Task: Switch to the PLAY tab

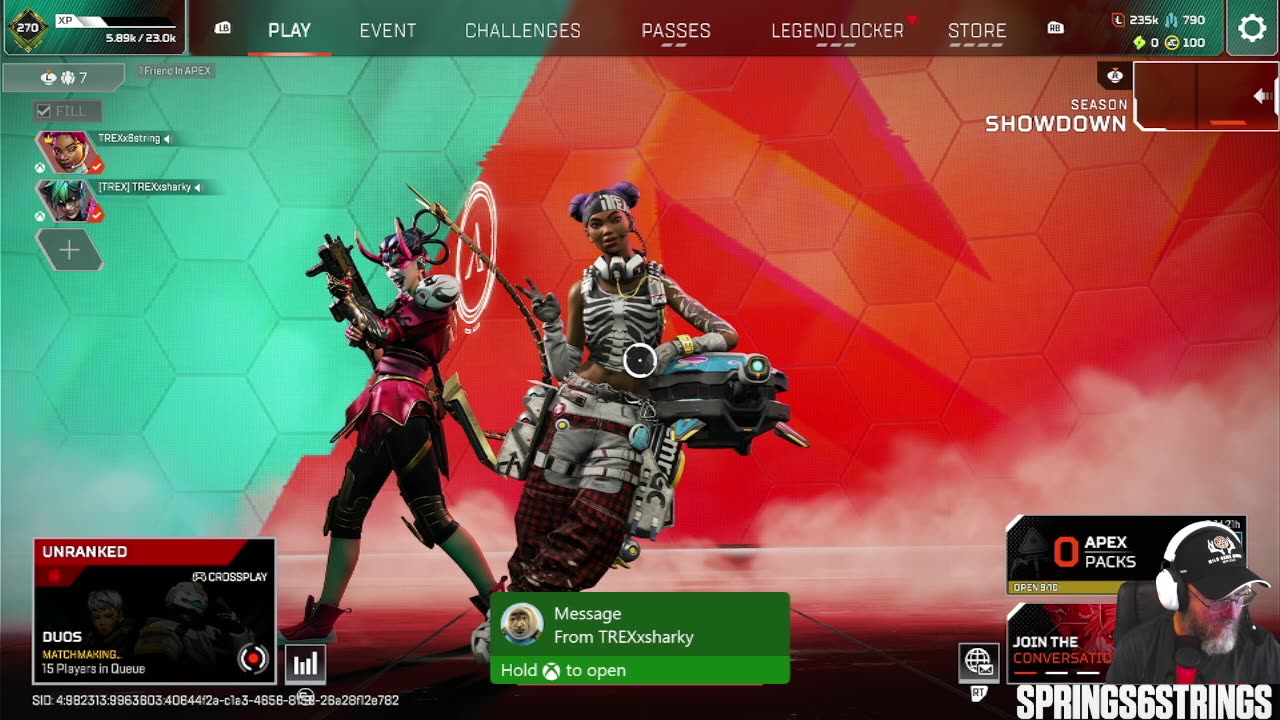Action: point(289,31)
